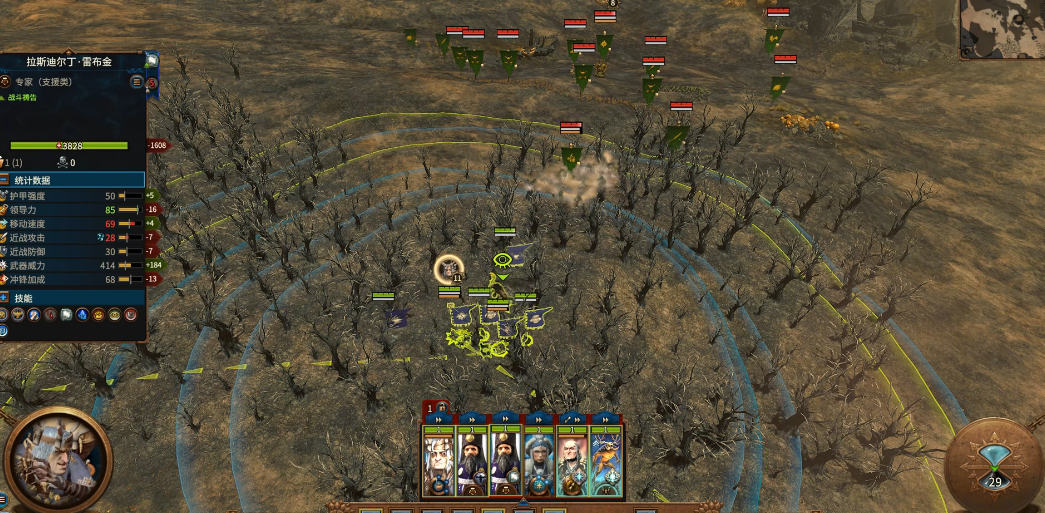Select the ice witch unit card
This screenshot has width=1045, height=513.
[x=539, y=462]
